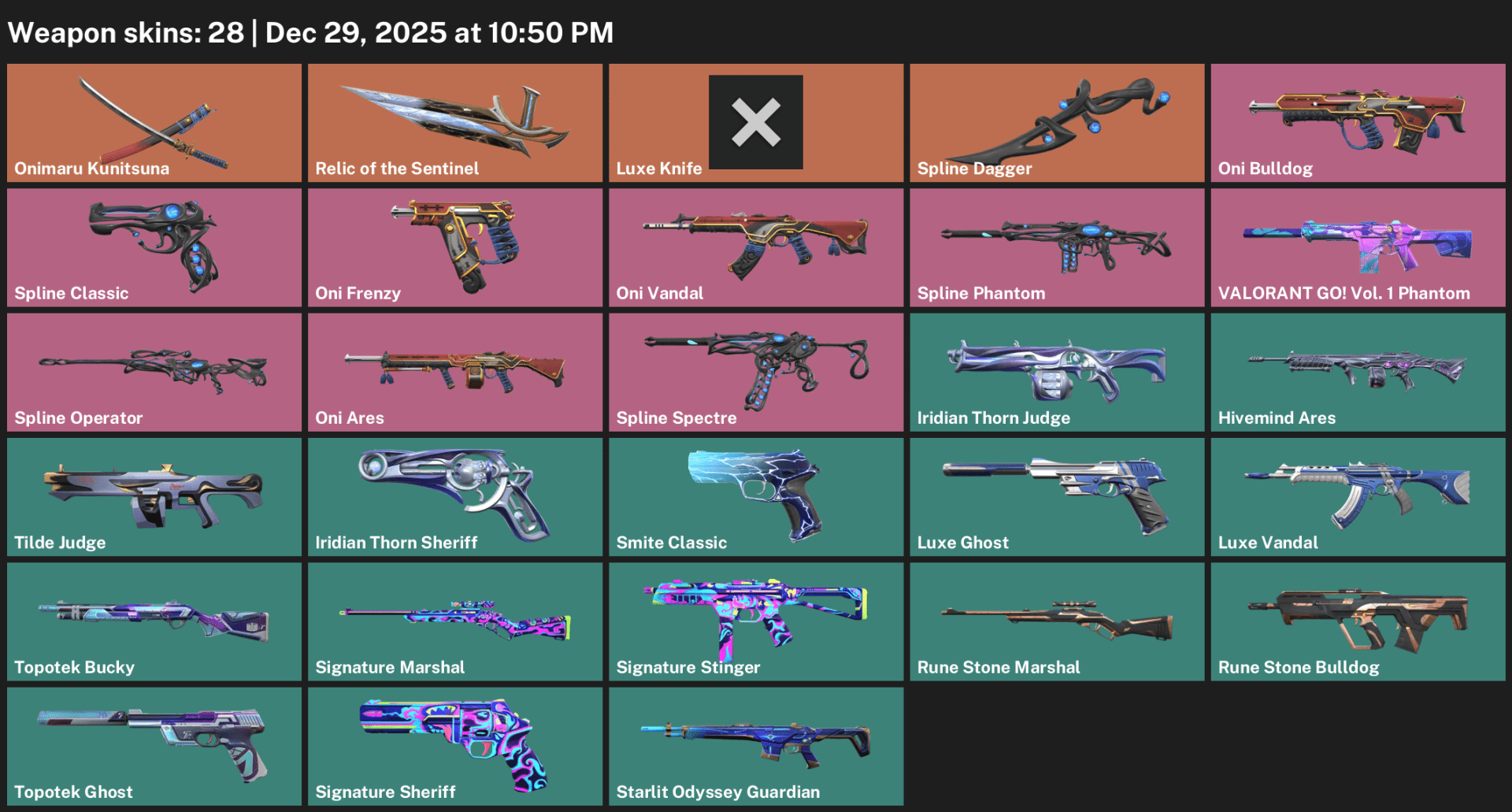View the Rune Stone Bulldog skin
1512x812 pixels.
click(x=1357, y=621)
